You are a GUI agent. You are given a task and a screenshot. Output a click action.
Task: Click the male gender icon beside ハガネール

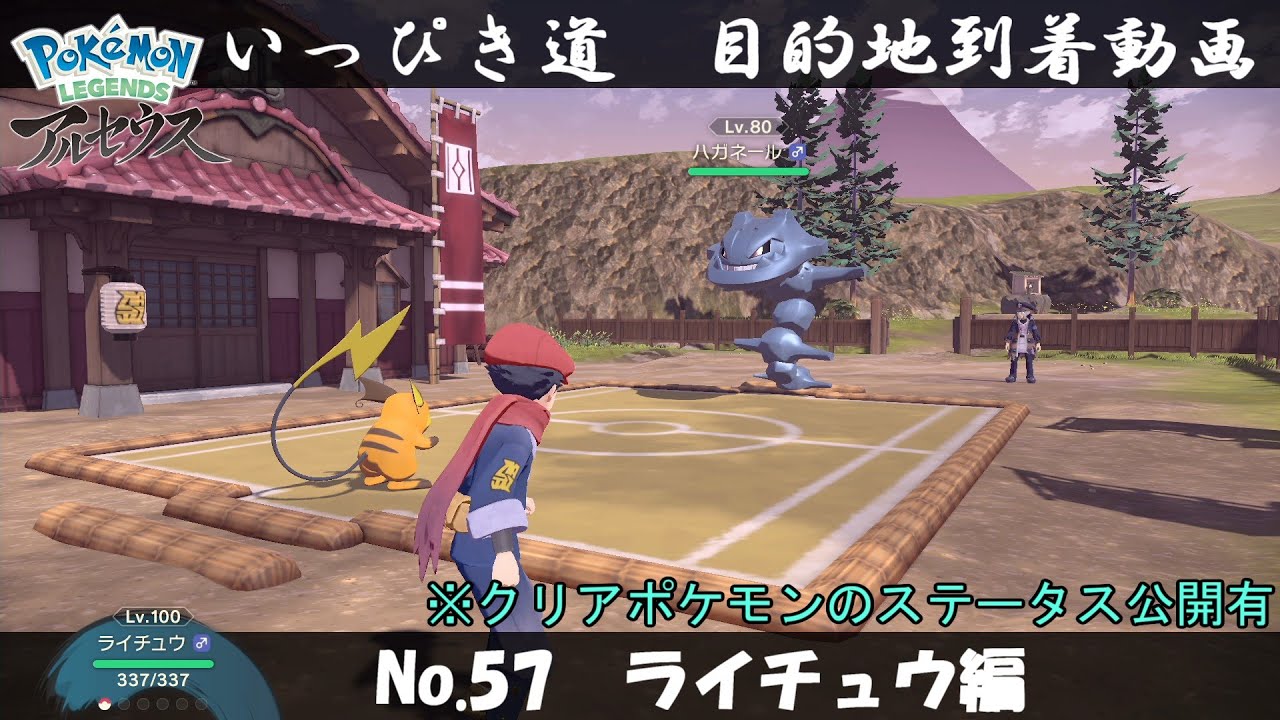(x=800, y=153)
